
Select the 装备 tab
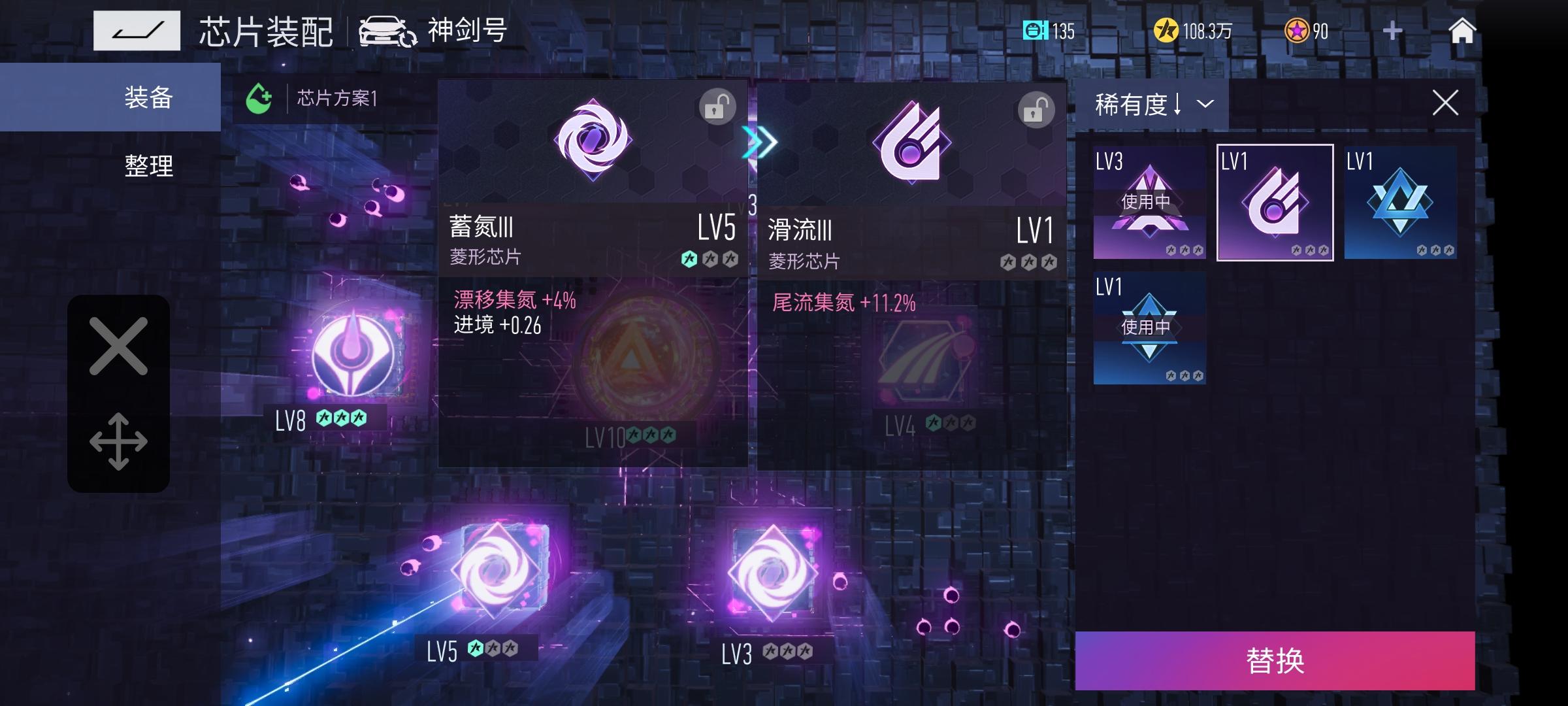point(147,98)
